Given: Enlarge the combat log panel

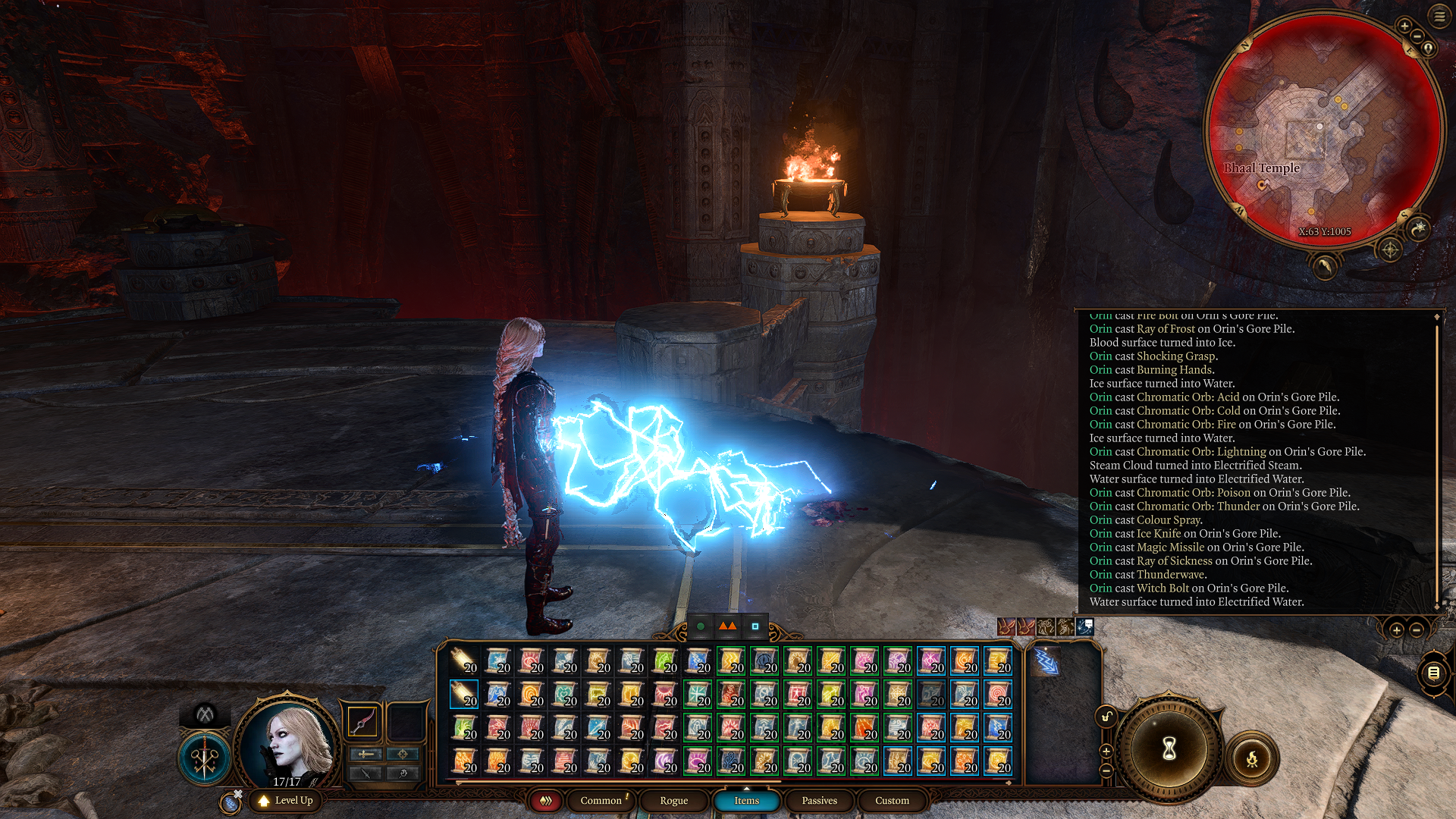Looking at the screenshot, I should (1396, 630).
